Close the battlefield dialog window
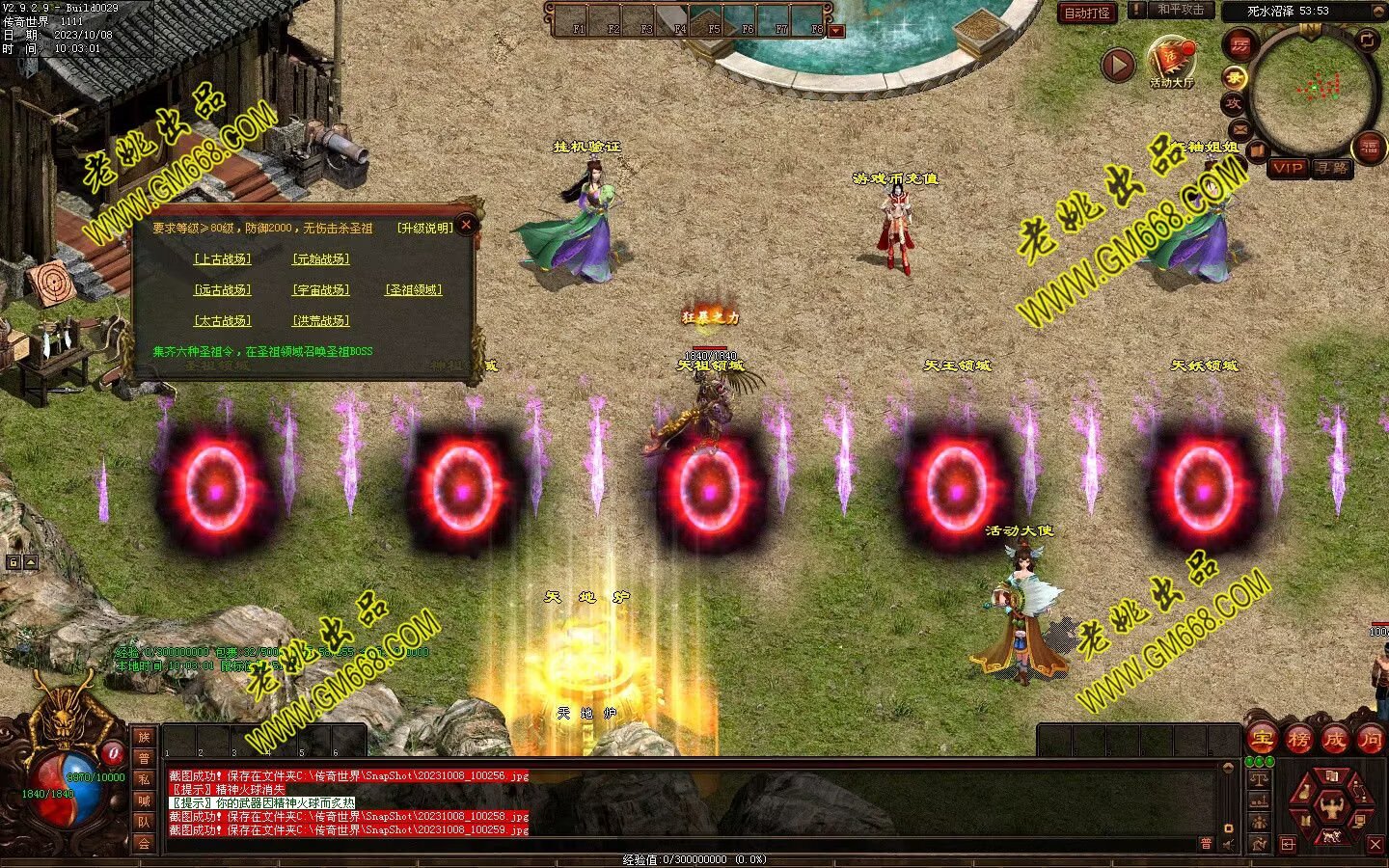 point(467,226)
